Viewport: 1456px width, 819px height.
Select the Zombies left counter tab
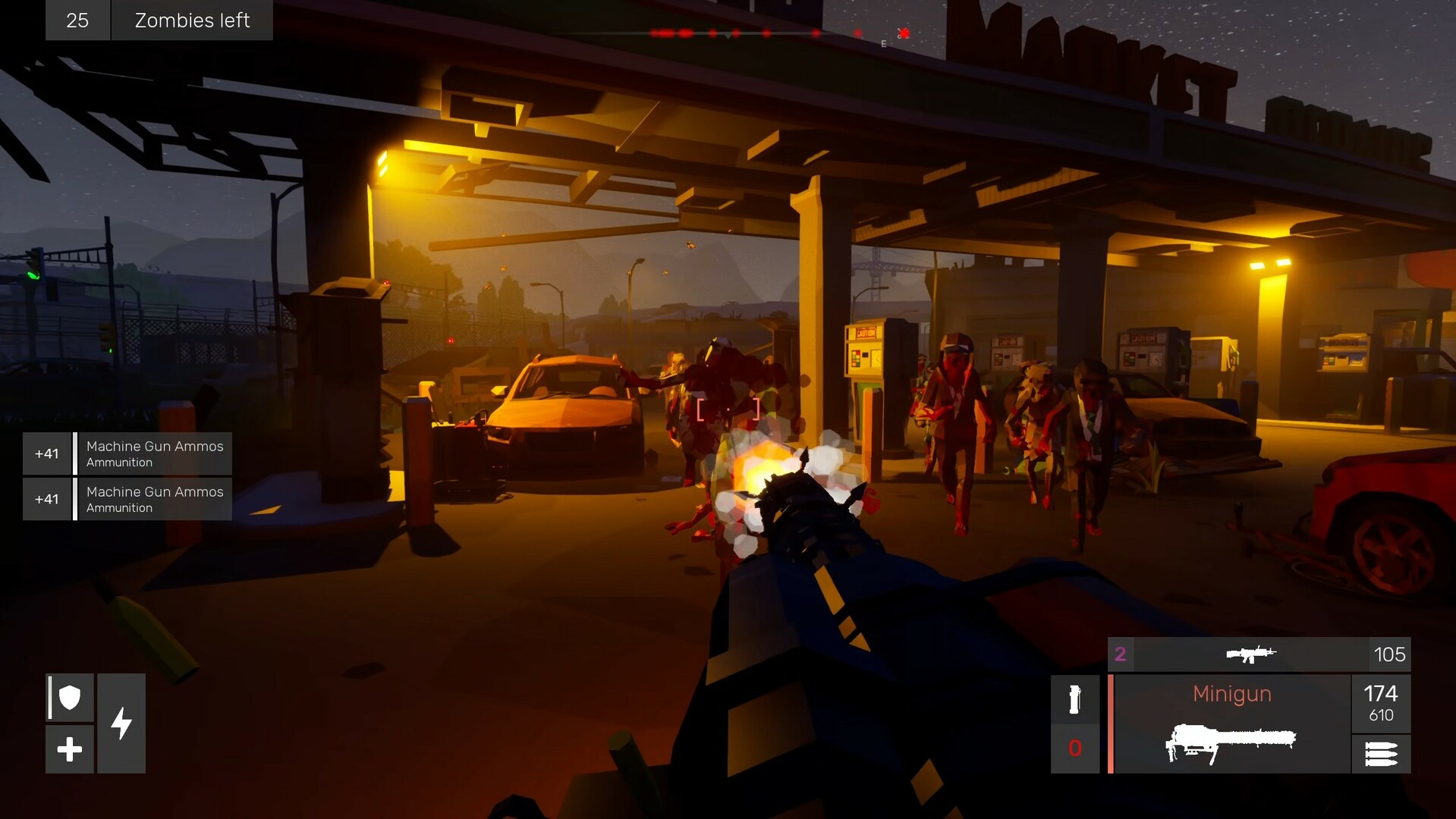192,20
